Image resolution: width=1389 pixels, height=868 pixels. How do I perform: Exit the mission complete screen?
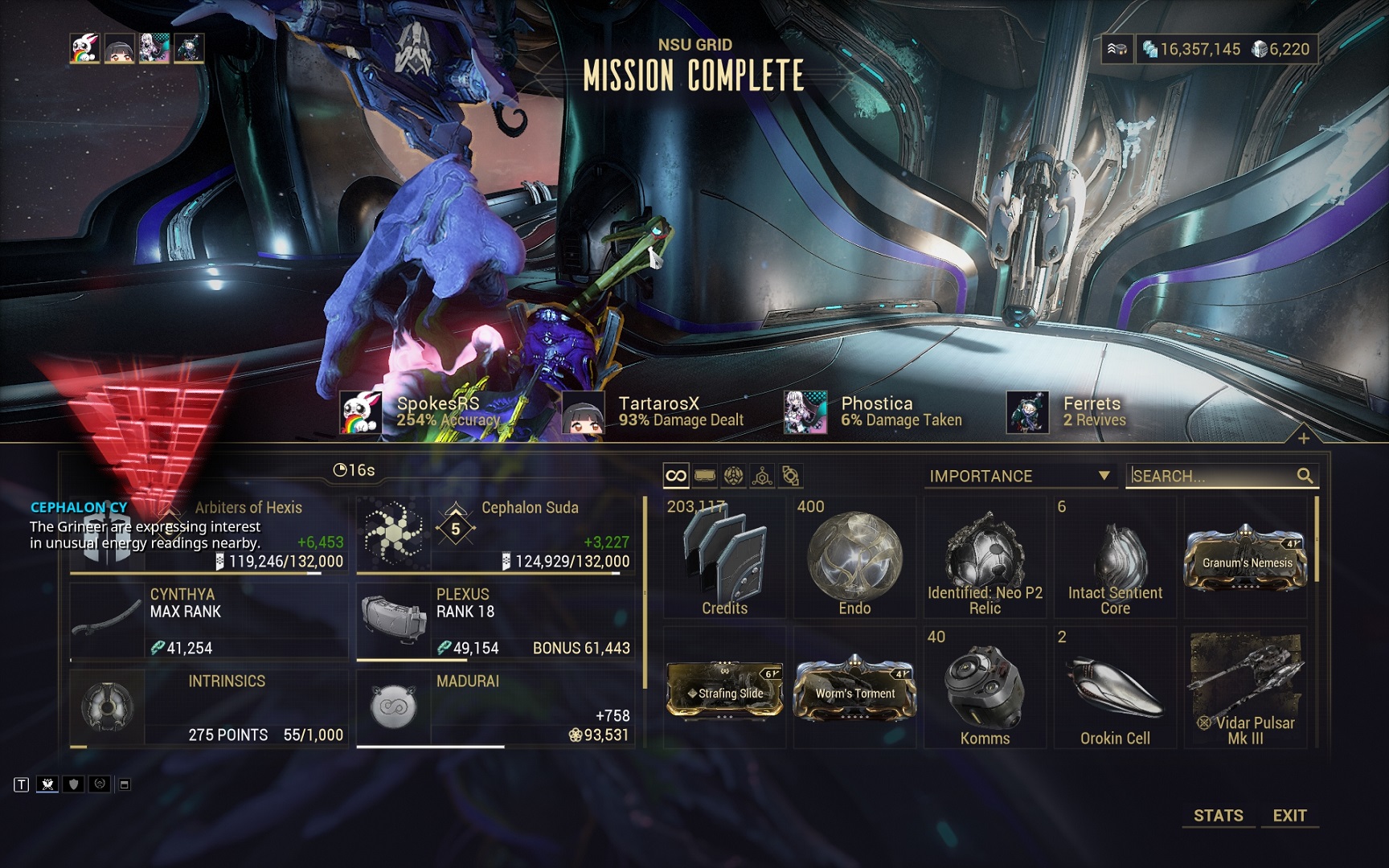click(1289, 815)
